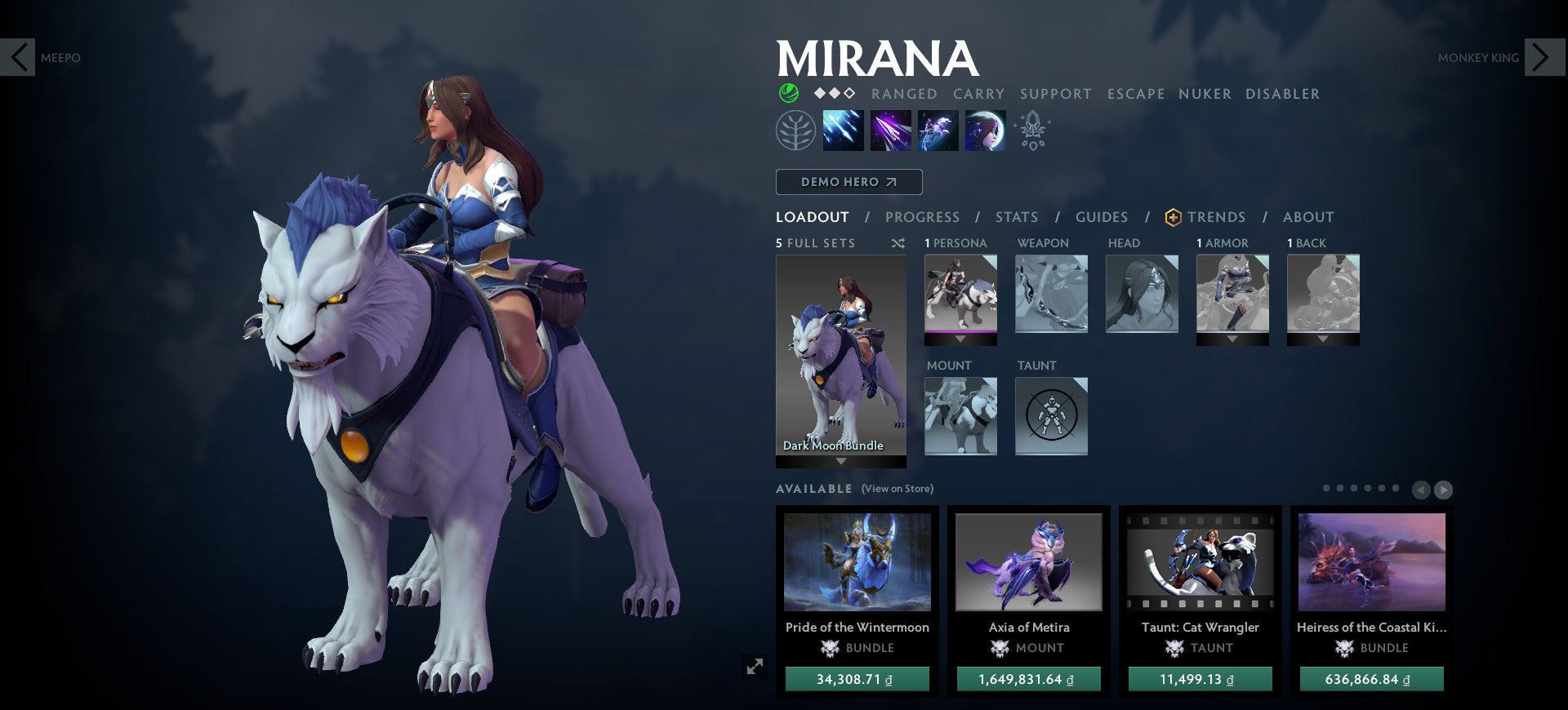Viewport: 1568px width, 710px height.
Task: Switch to the STATS tab
Action: [1016, 217]
